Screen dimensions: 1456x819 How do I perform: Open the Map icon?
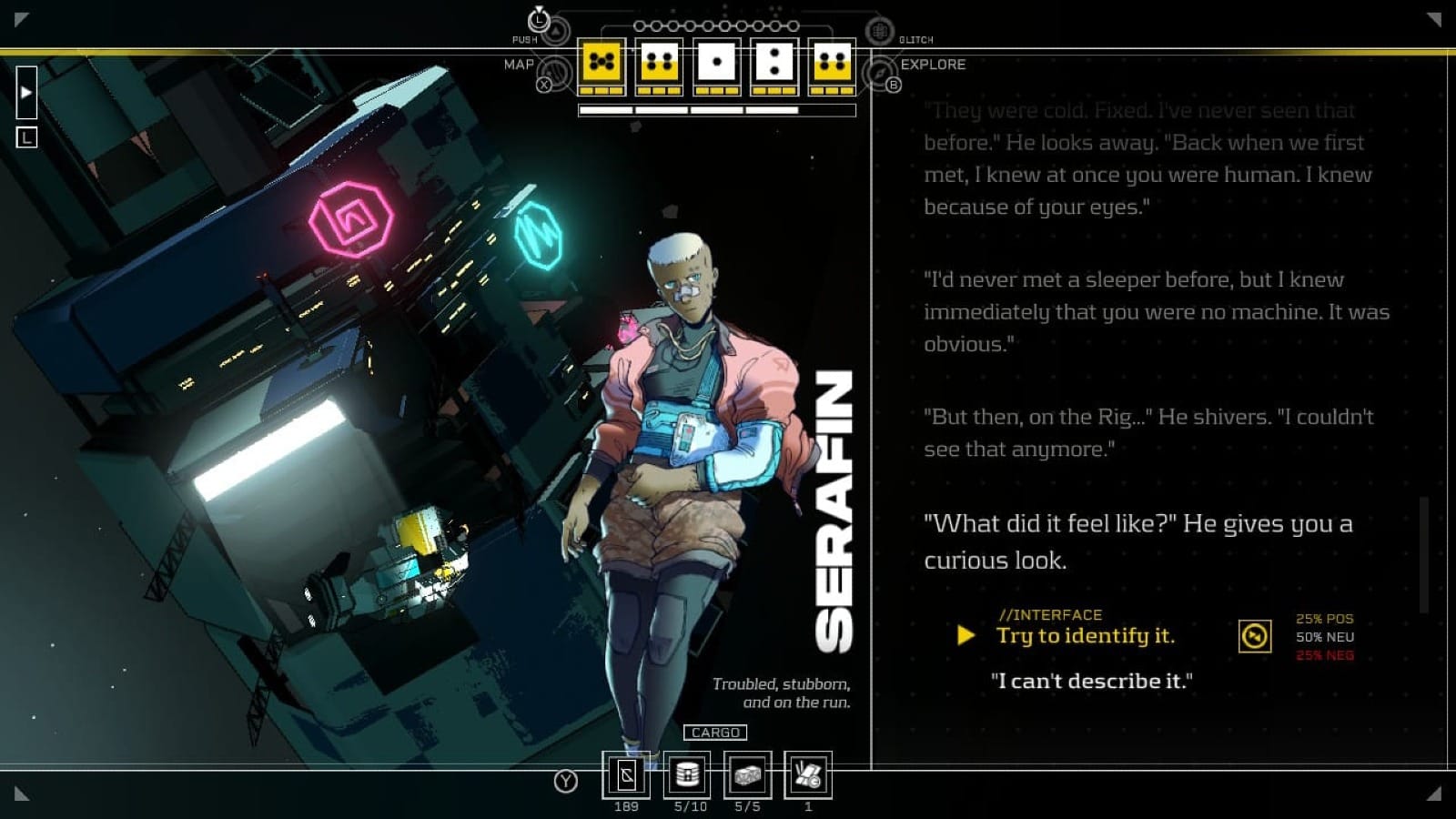[x=552, y=72]
